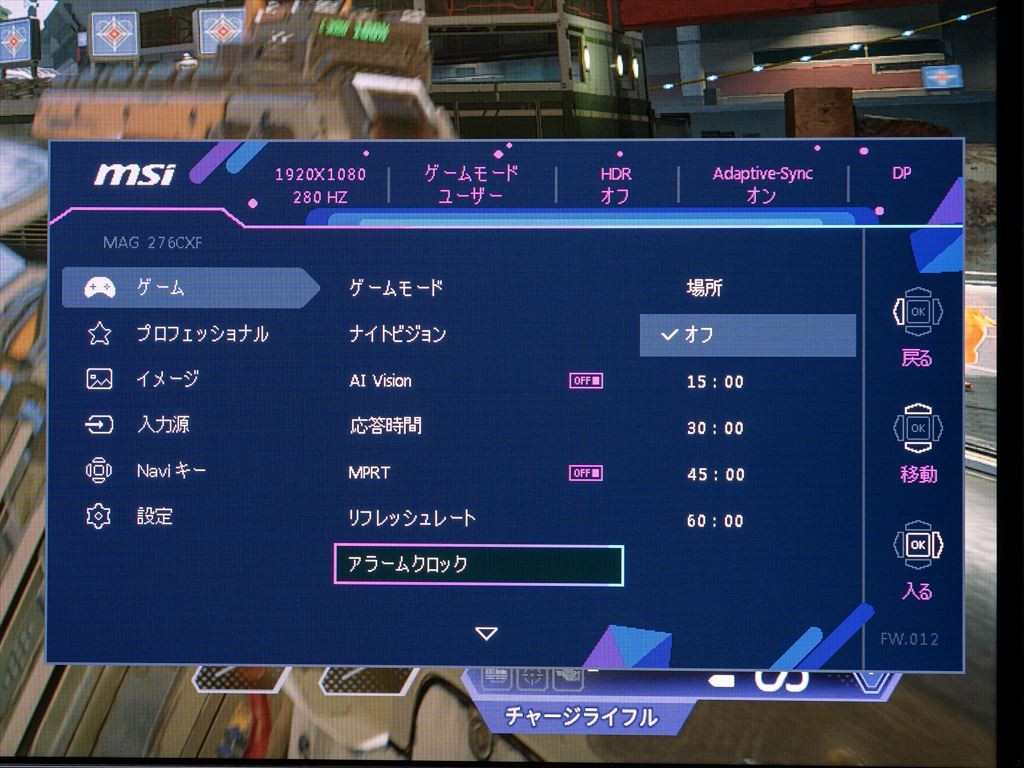Toggle the AI Vision setting
This screenshot has width=1024, height=768.
[x=586, y=380]
